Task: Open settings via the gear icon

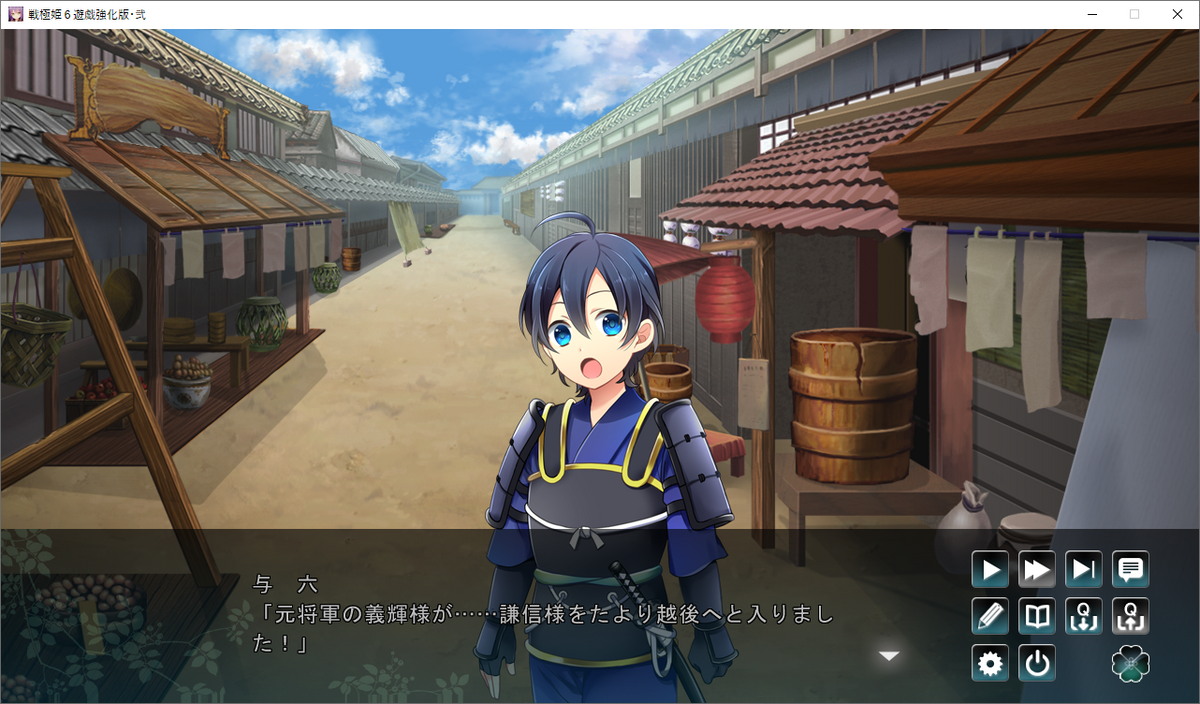Action: 990,663
